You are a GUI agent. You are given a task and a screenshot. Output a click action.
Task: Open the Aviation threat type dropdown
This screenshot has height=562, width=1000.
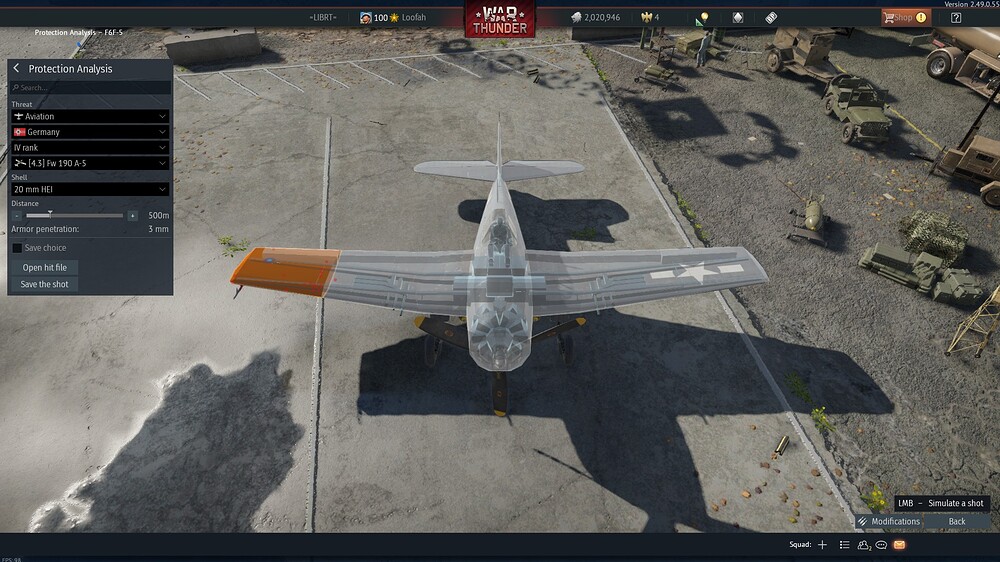point(90,116)
